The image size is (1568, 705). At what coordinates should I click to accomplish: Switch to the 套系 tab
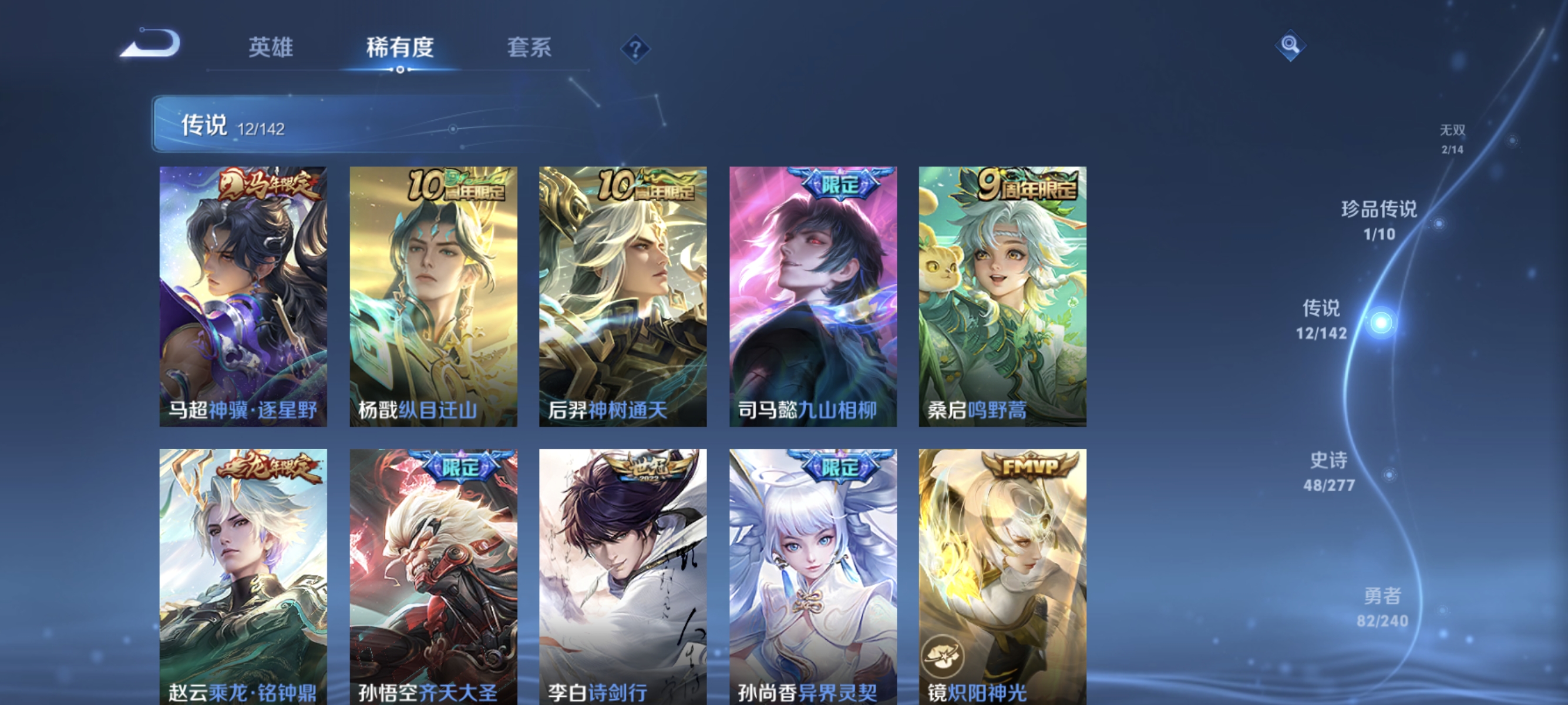coord(529,49)
